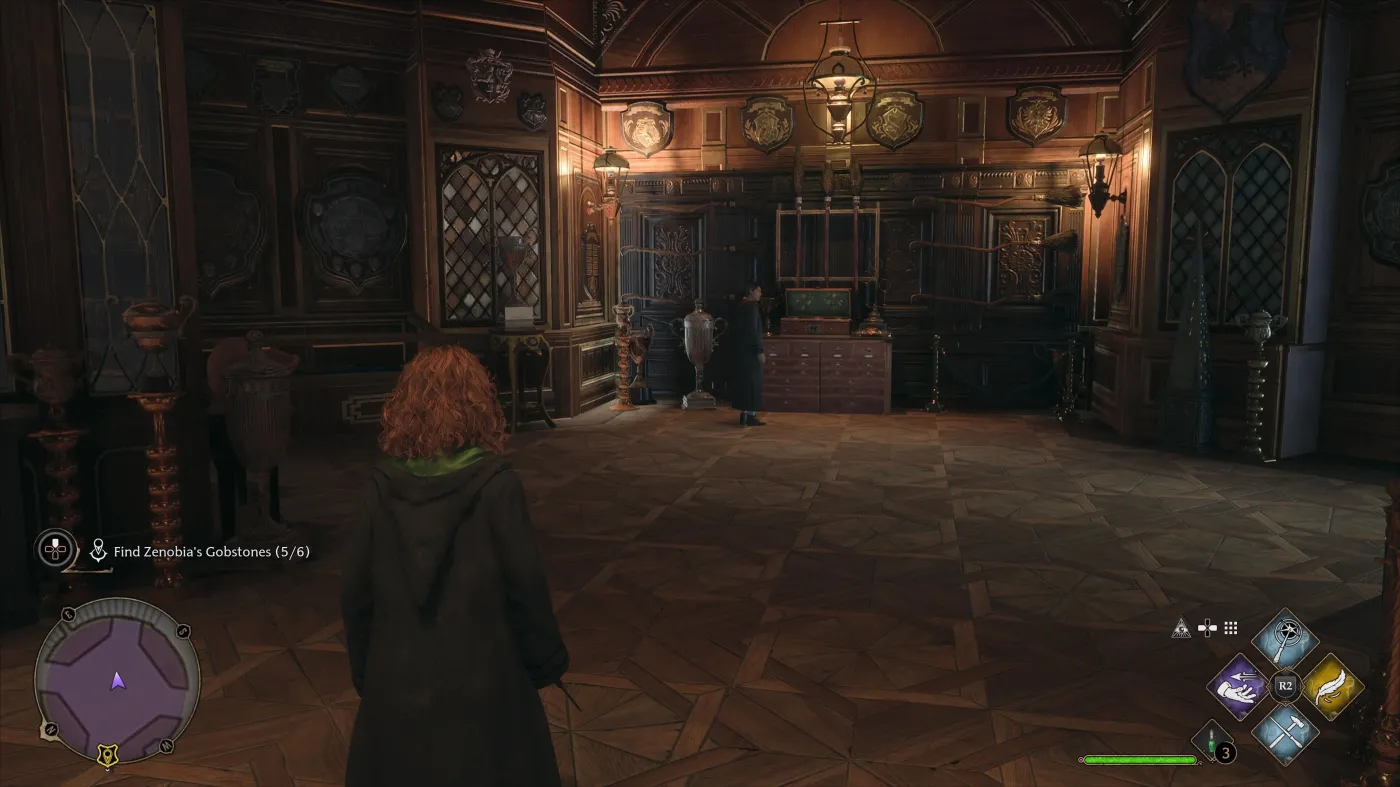
Task: Click the potion count badge showing 3
Action: (1224, 752)
